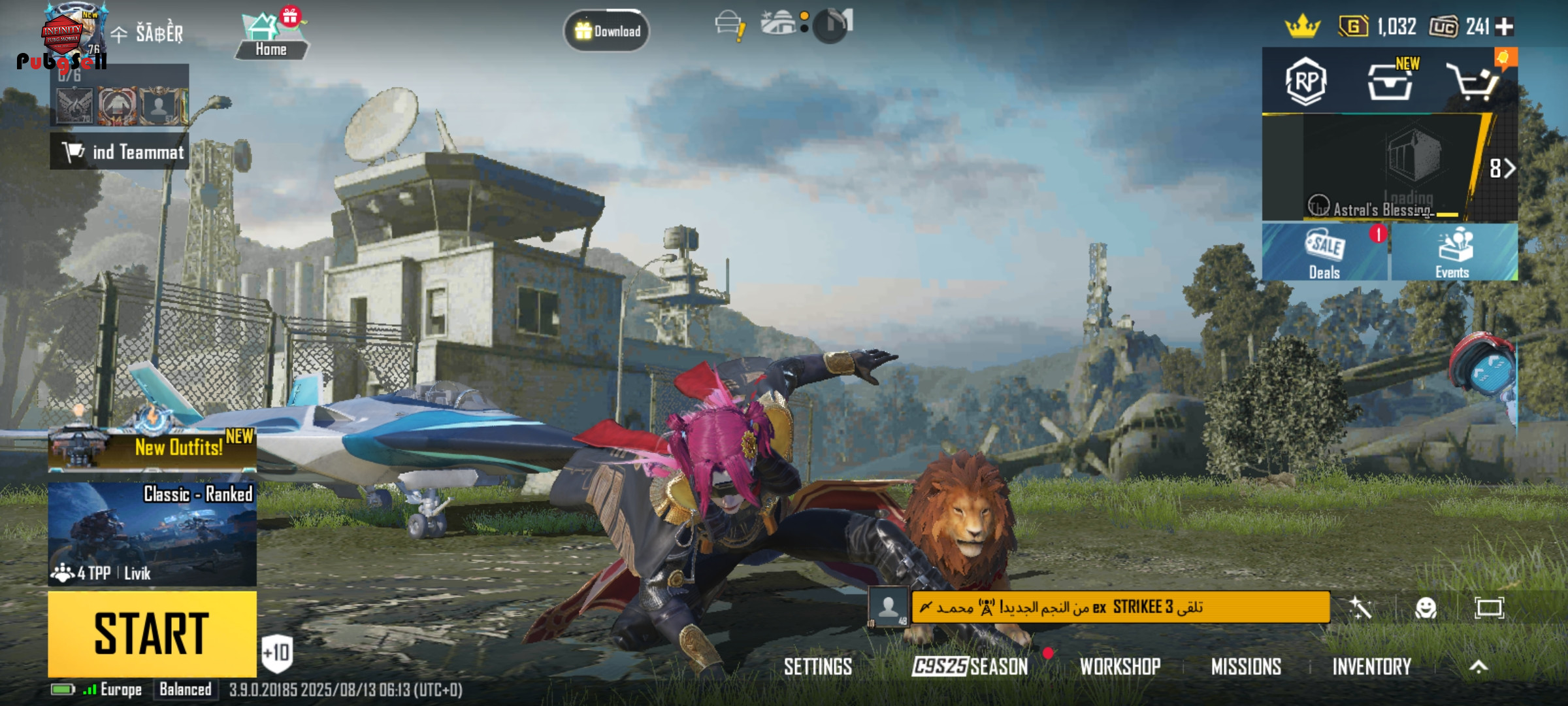Open the Home tab
Viewport: 1568px width, 706px height.
pyautogui.click(x=270, y=37)
